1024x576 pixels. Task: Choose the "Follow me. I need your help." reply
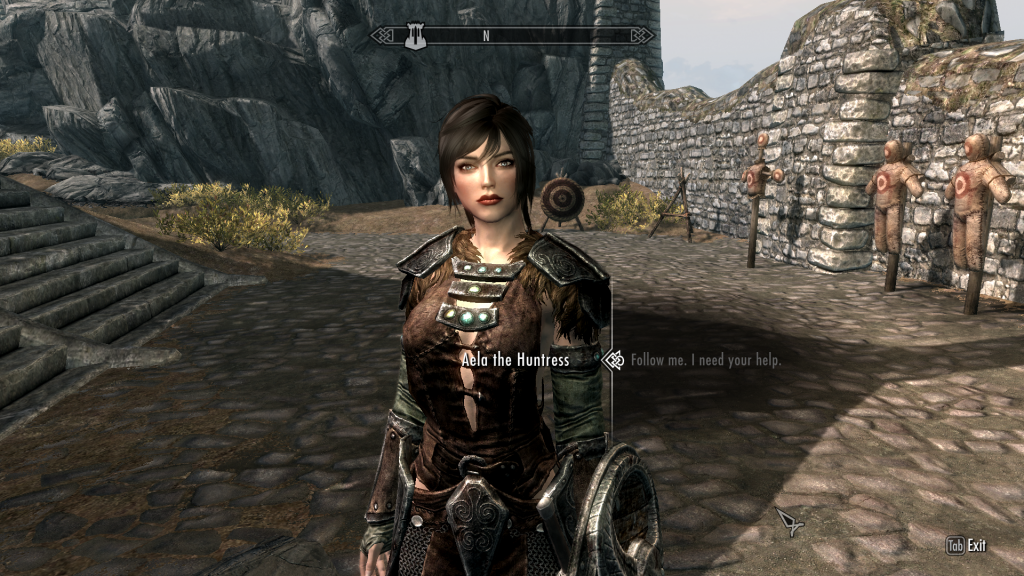coord(706,360)
